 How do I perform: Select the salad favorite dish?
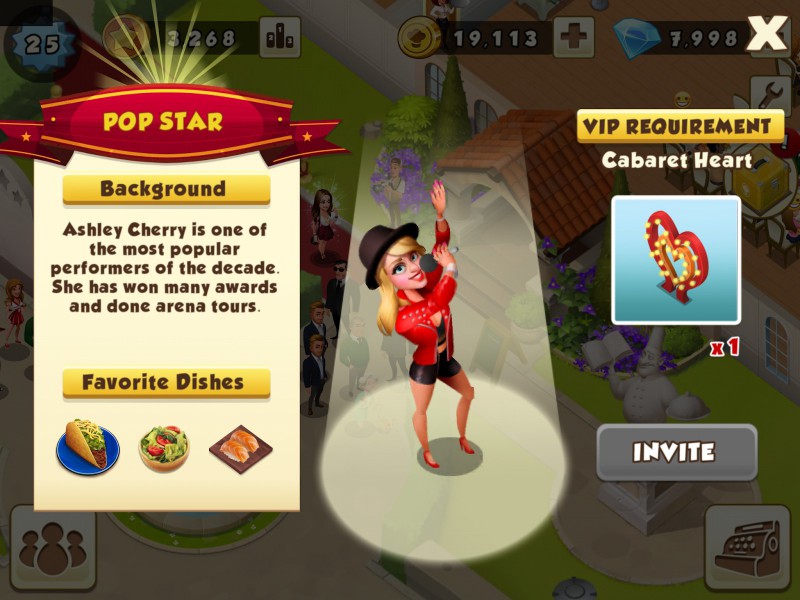pos(164,448)
